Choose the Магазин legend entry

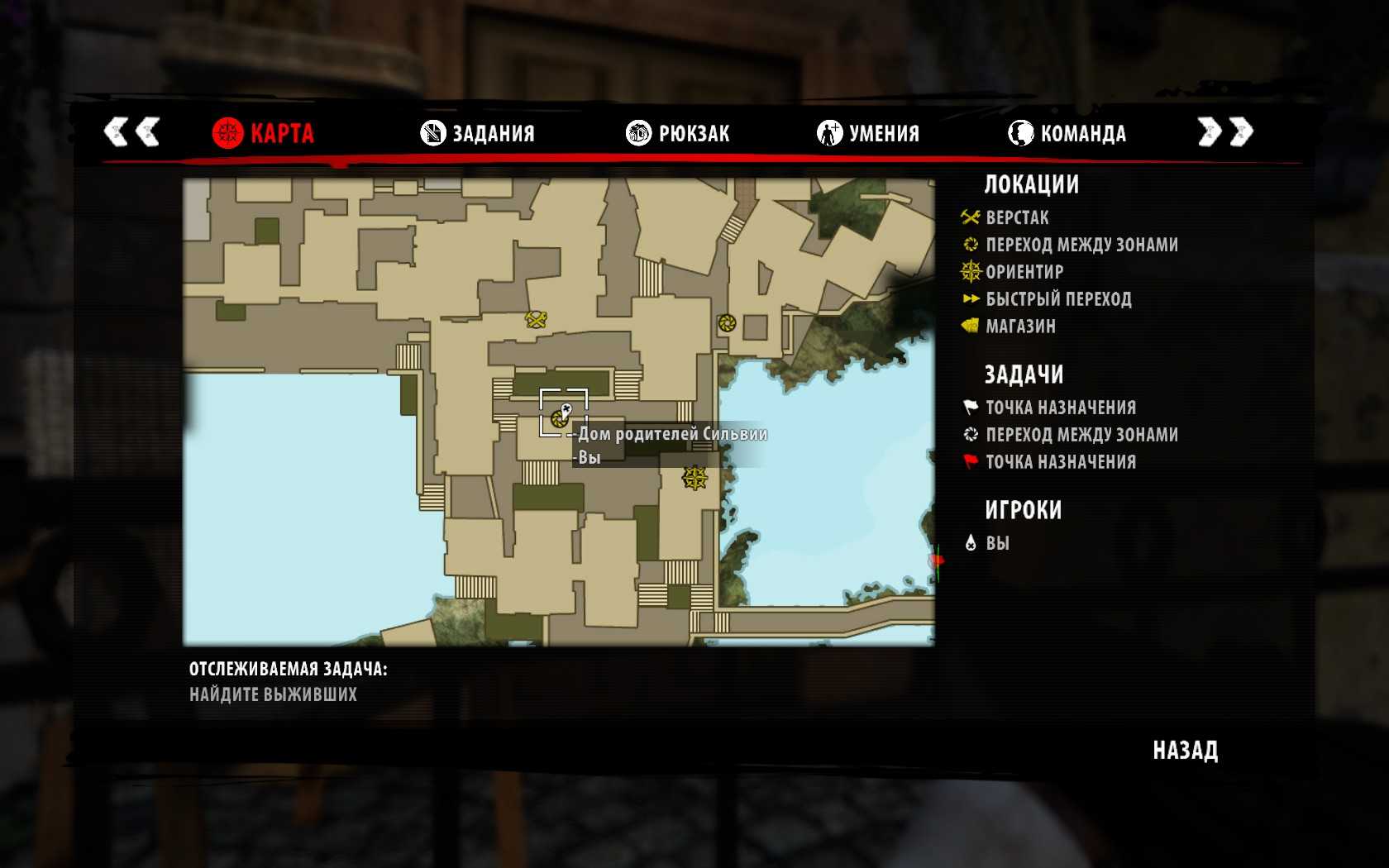(x=1019, y=327)
